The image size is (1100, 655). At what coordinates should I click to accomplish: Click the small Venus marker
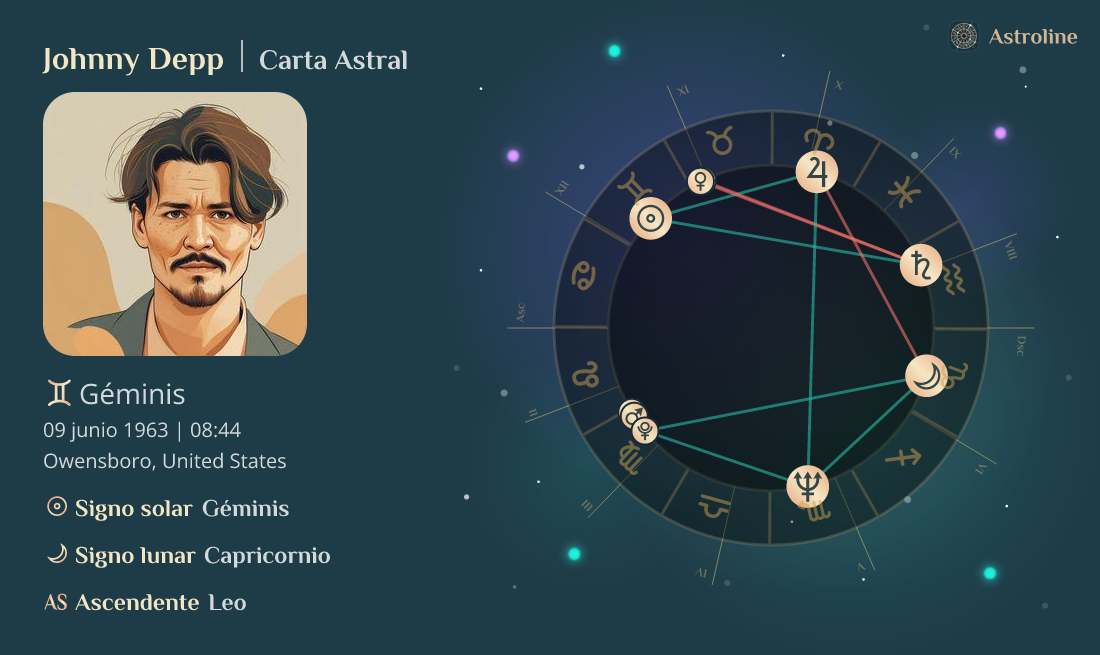tap(701, 181)
